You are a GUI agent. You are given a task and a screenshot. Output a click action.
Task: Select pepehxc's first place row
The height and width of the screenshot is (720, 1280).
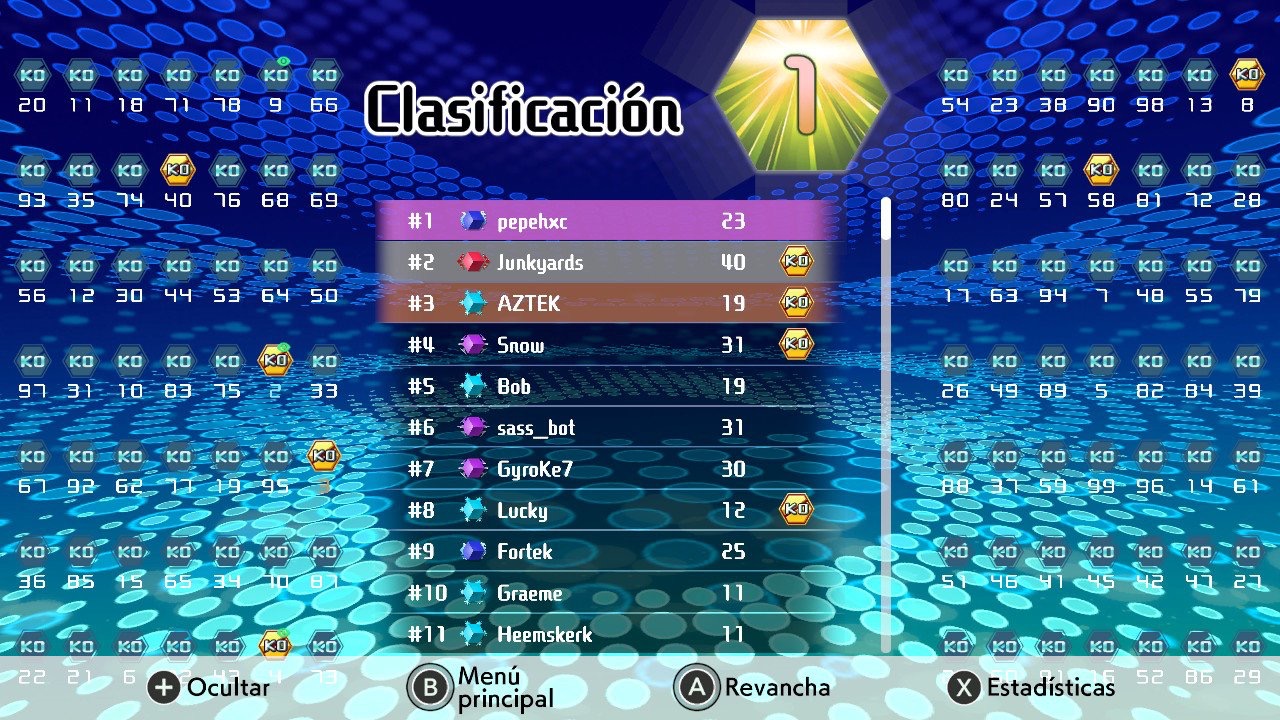pyautogui.click(x=605, y=221)
